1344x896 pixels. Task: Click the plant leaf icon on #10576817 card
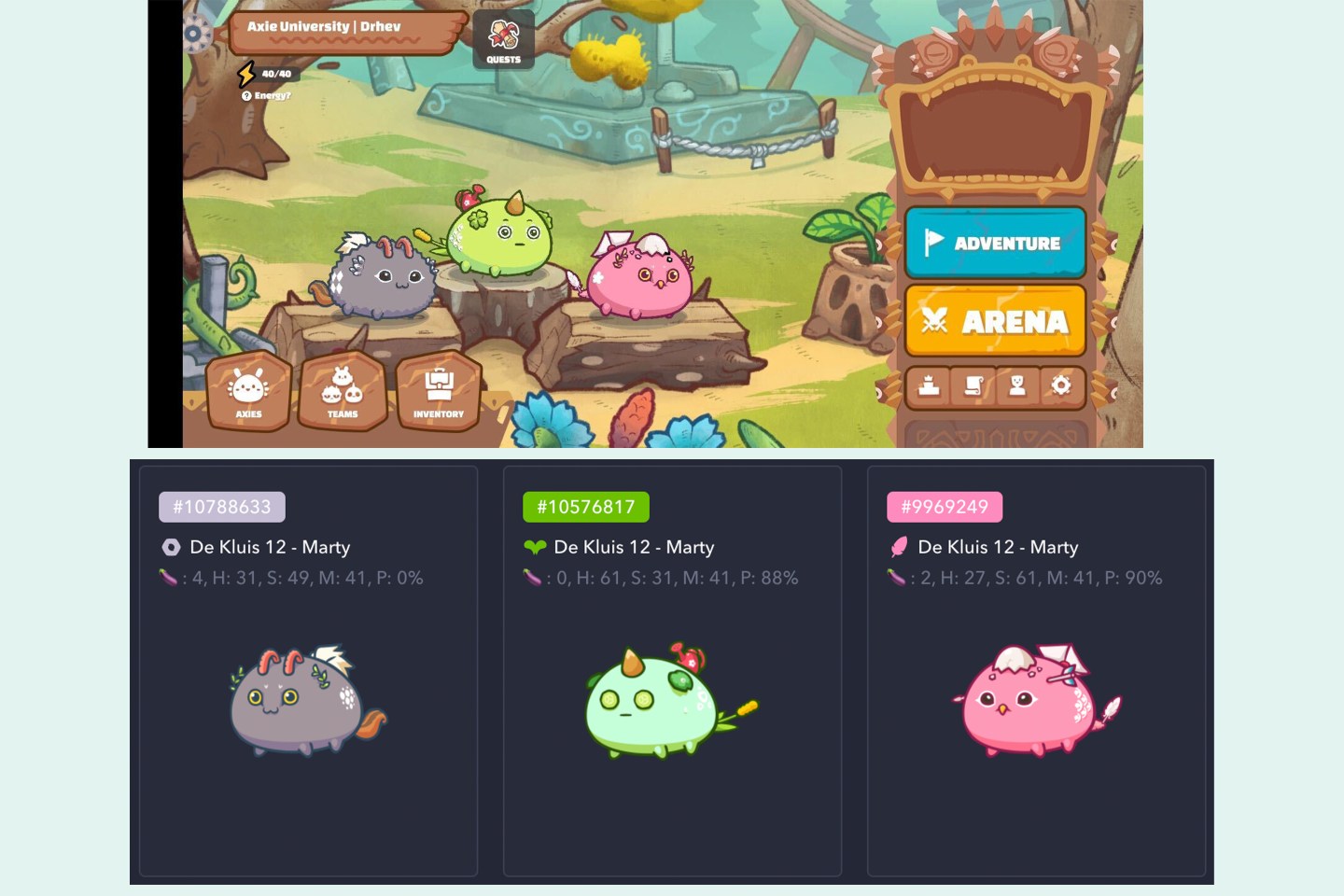click(535, 547)
